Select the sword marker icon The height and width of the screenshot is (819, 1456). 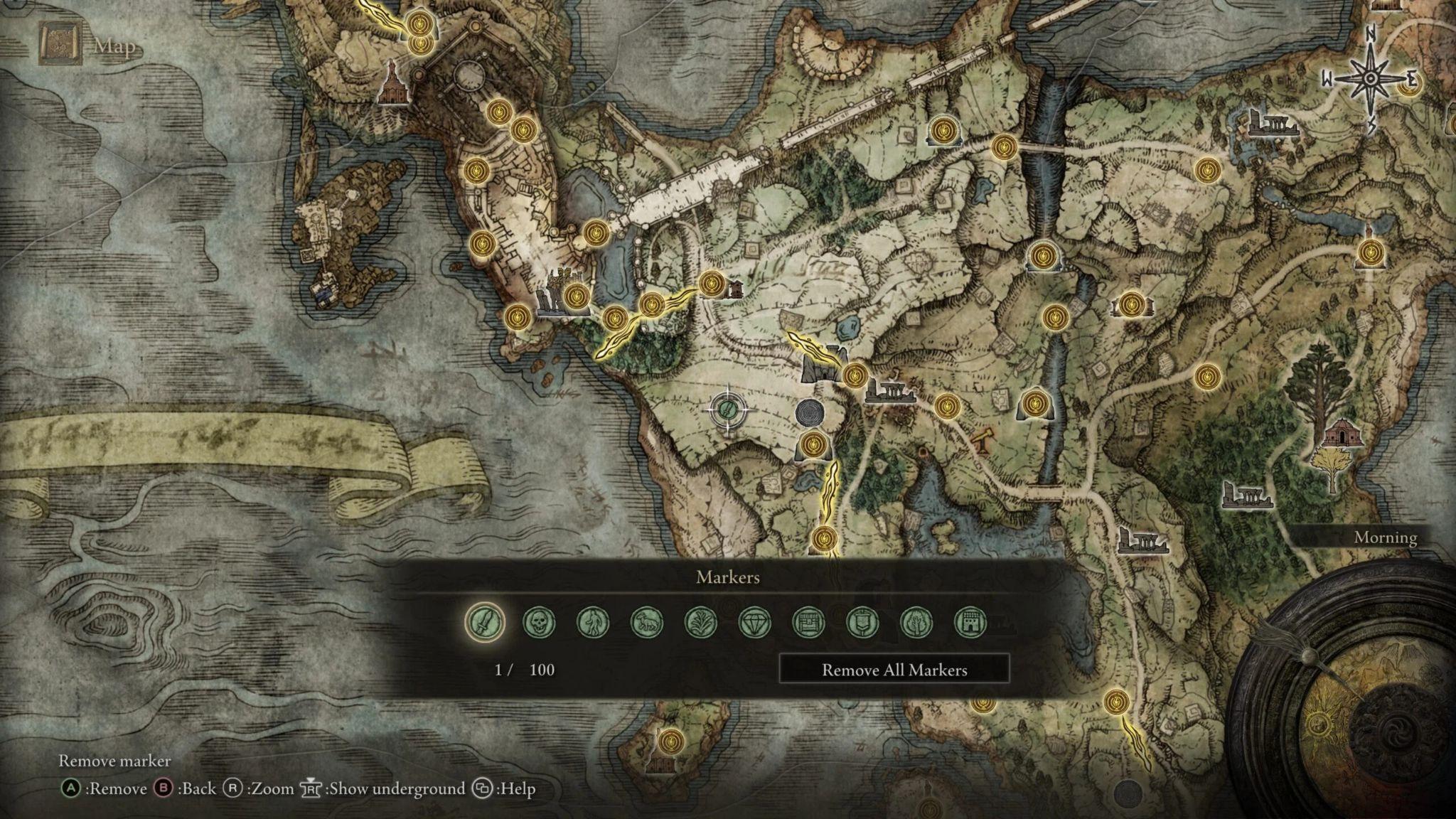pos(485,622)
